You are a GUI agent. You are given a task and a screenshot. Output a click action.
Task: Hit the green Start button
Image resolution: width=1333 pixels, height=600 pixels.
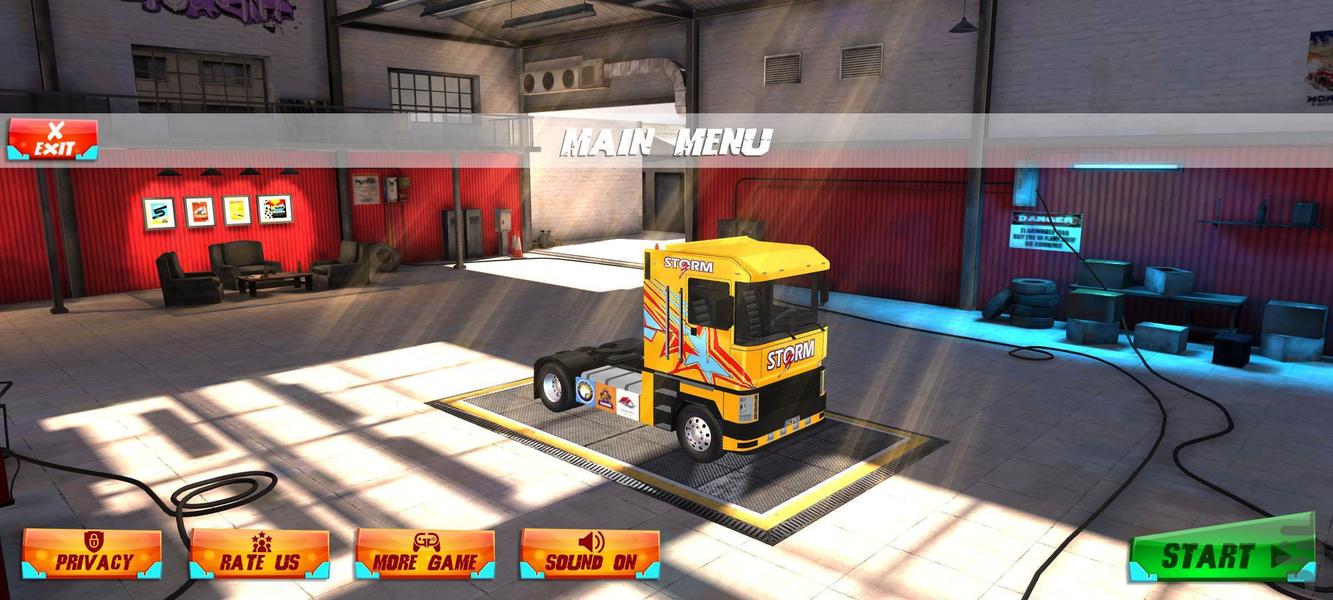coord(1222,555)
